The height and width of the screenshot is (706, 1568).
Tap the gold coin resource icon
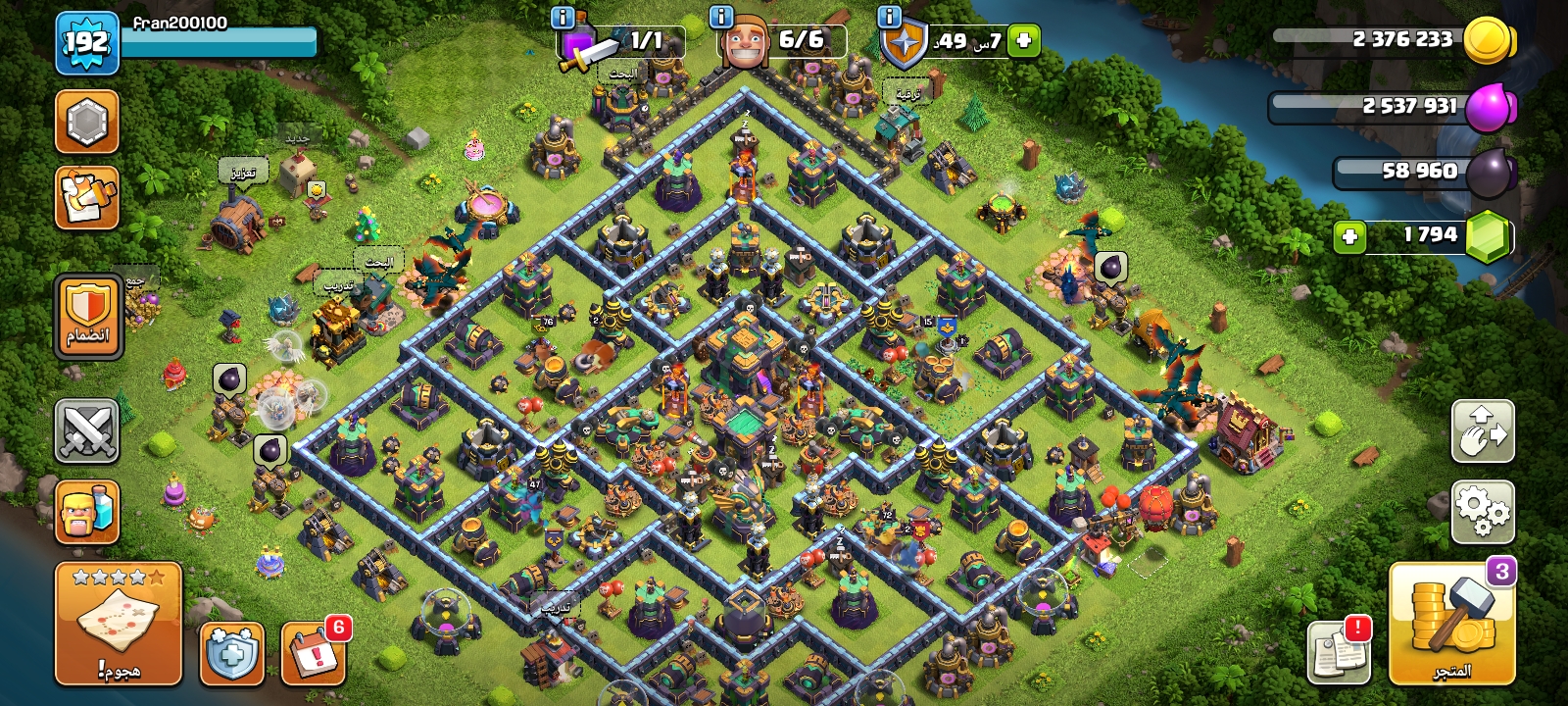pyautogui.click(x=1488, y=41)
